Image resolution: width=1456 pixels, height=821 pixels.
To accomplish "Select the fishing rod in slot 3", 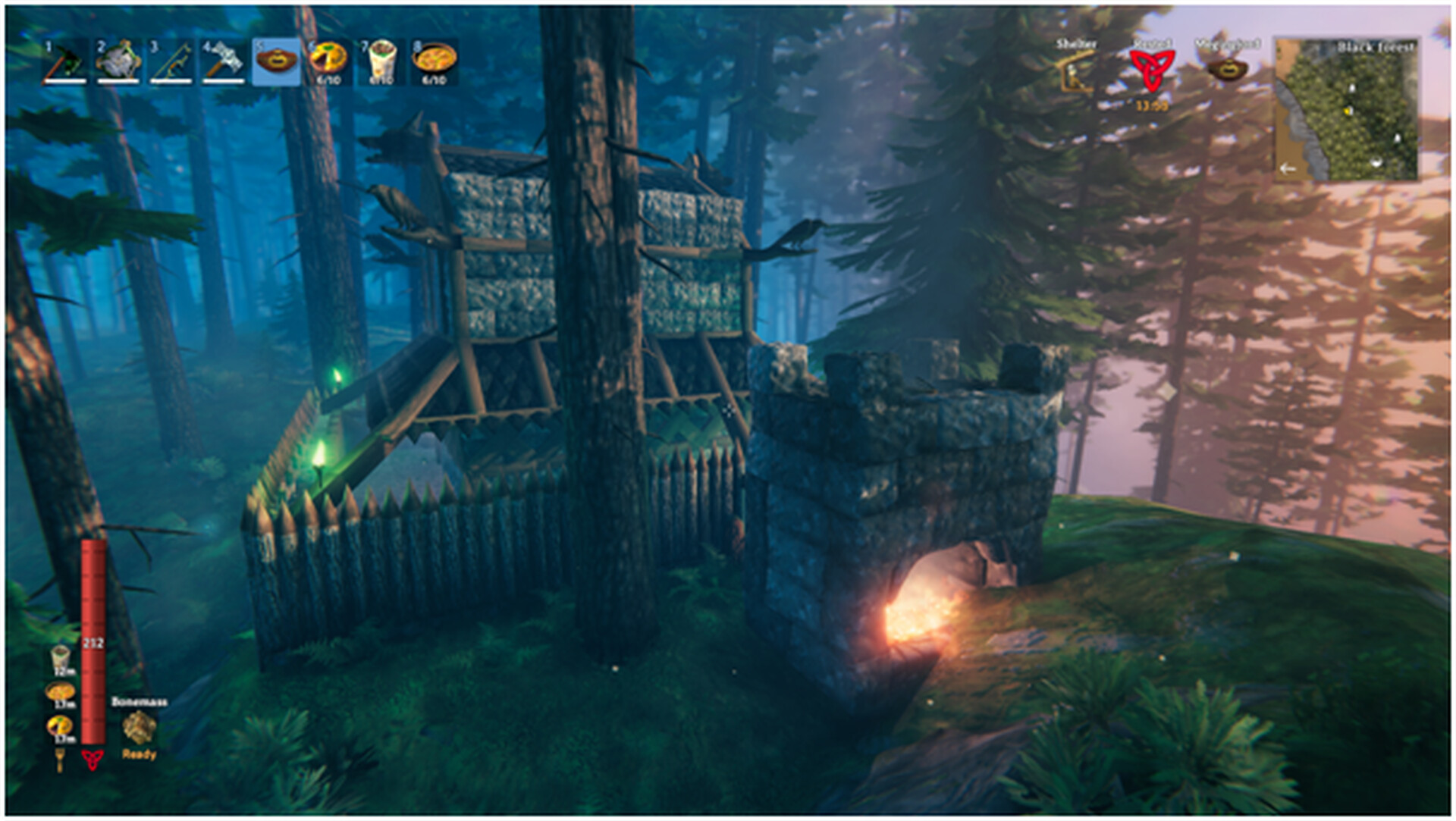I will [x=170, y=61].
